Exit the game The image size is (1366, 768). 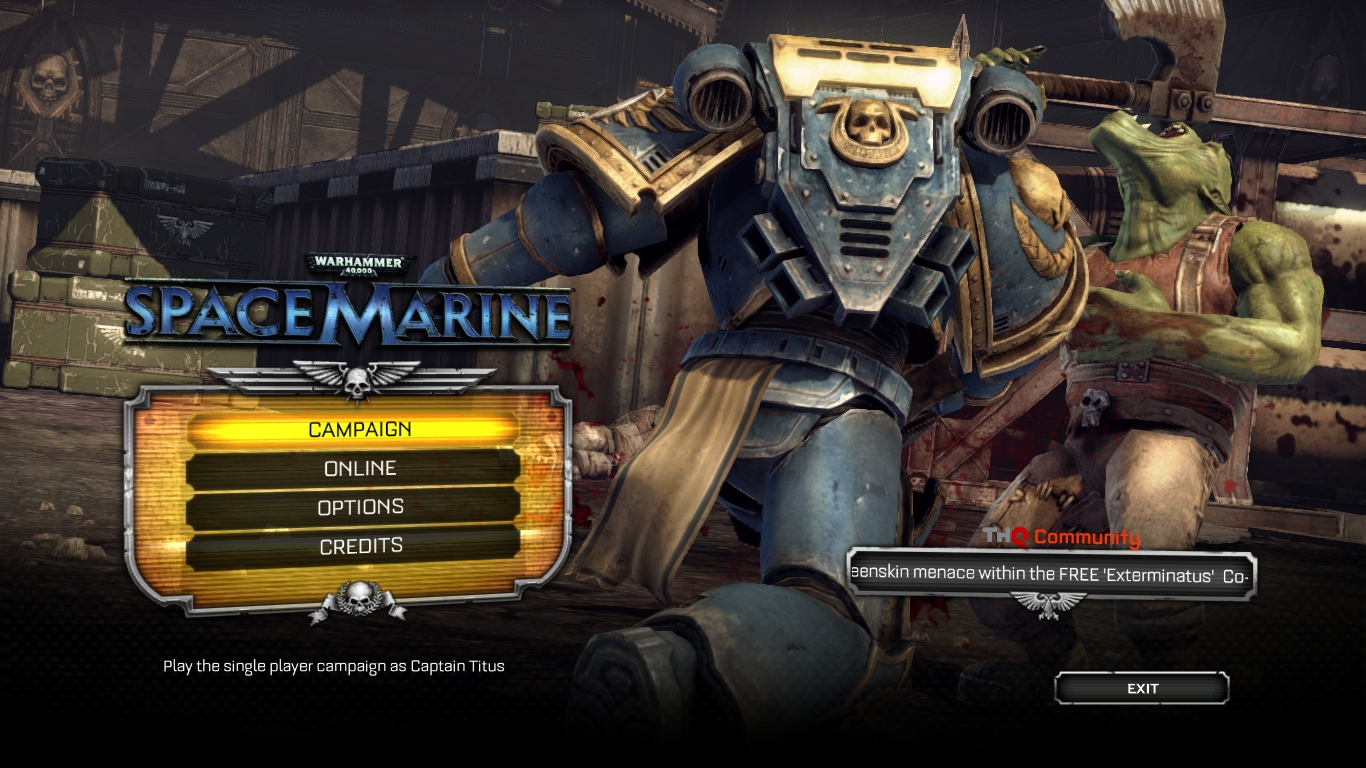(1142, 688)
